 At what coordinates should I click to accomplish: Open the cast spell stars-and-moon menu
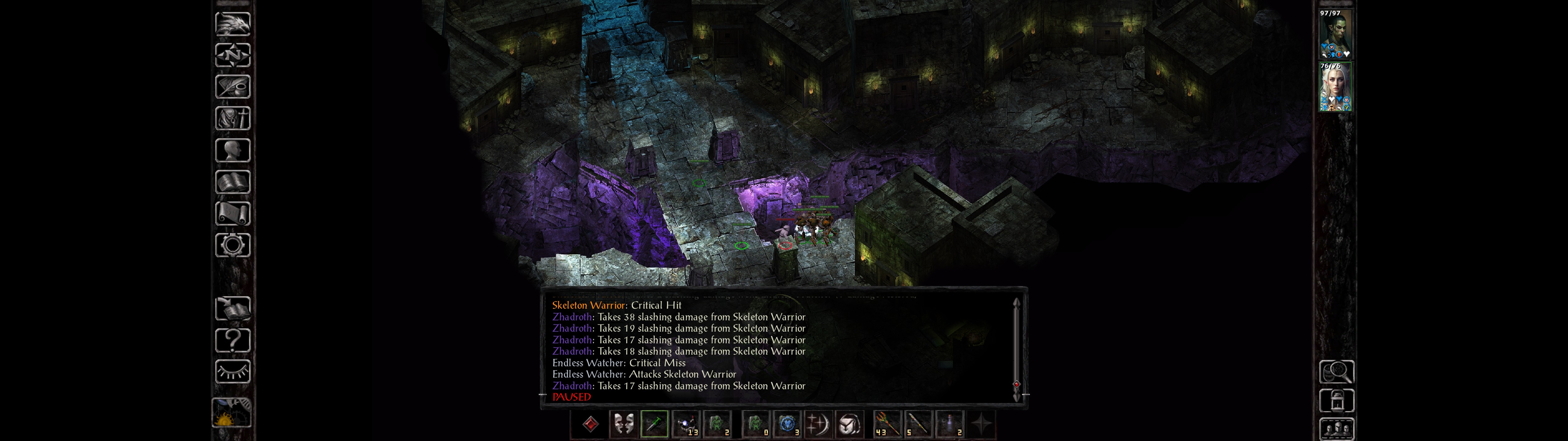click(x=817, y=424)
